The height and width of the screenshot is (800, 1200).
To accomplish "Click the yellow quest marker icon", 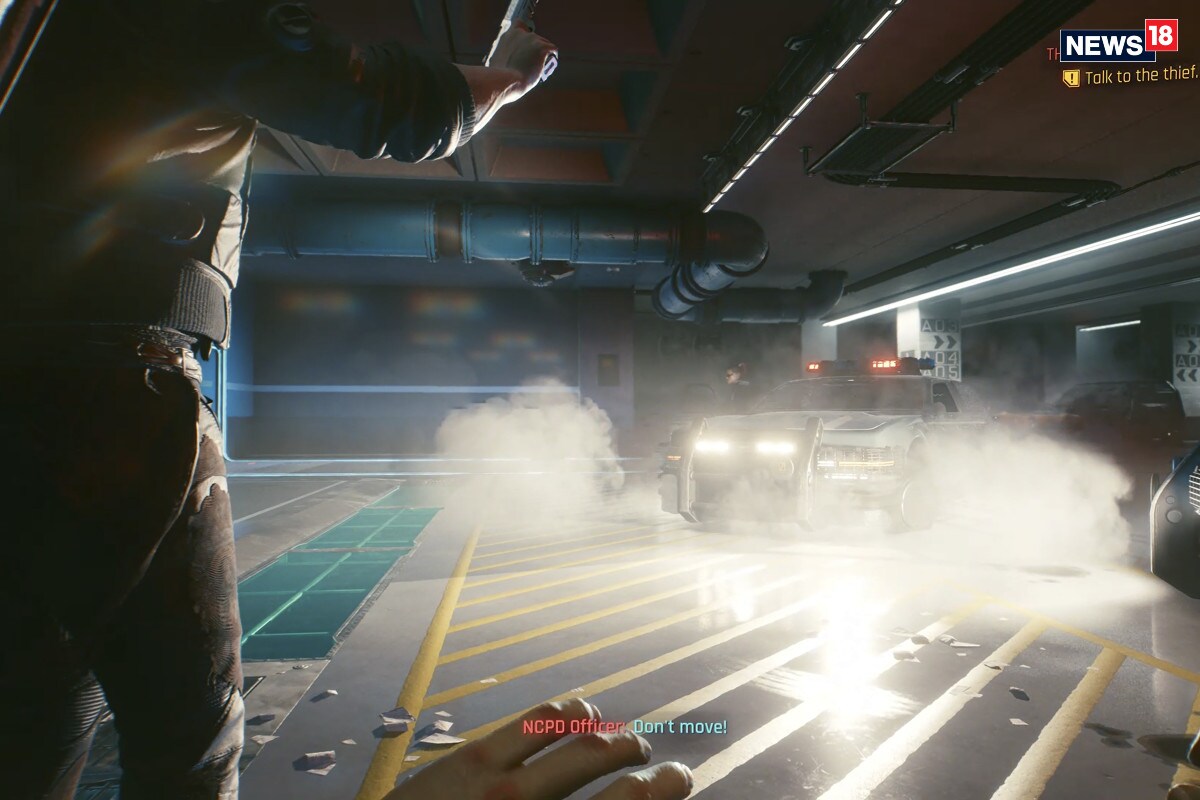I will click(1071, 78).
